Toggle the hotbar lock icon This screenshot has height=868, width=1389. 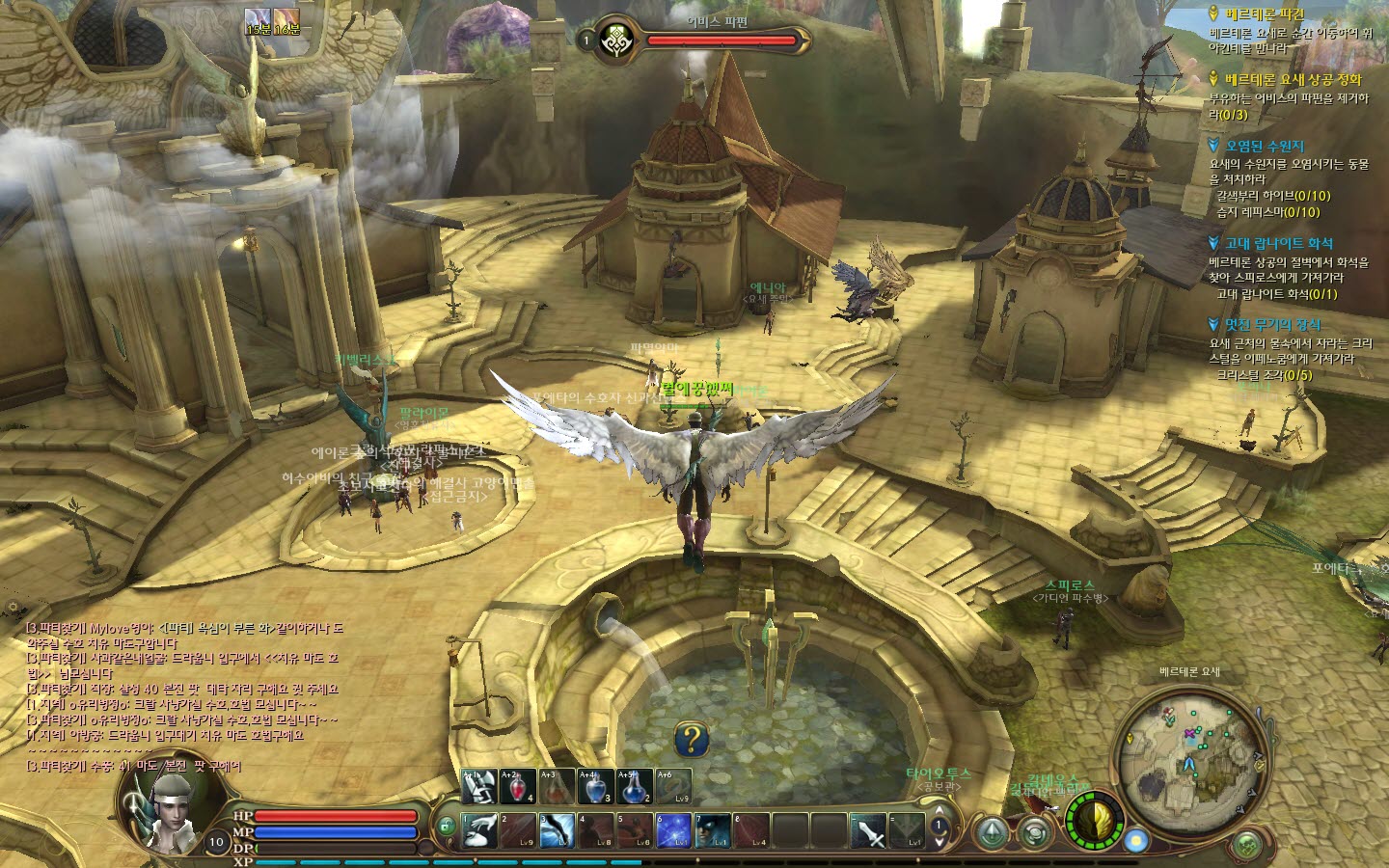tap(447, 827)
